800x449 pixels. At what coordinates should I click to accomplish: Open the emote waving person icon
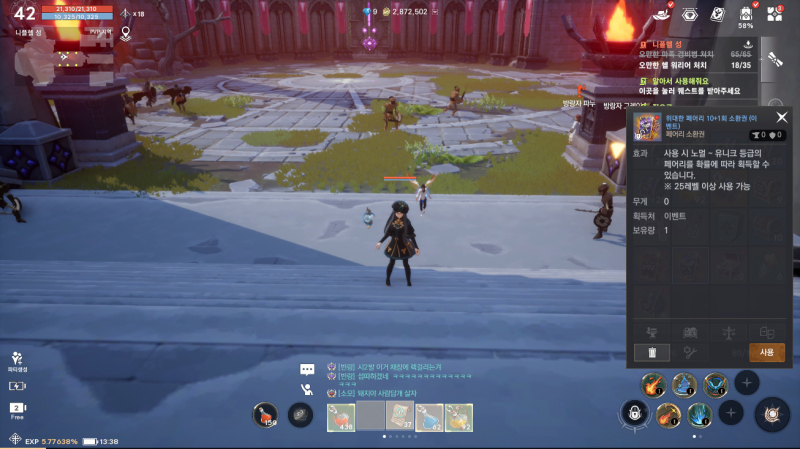coord(308,390)
